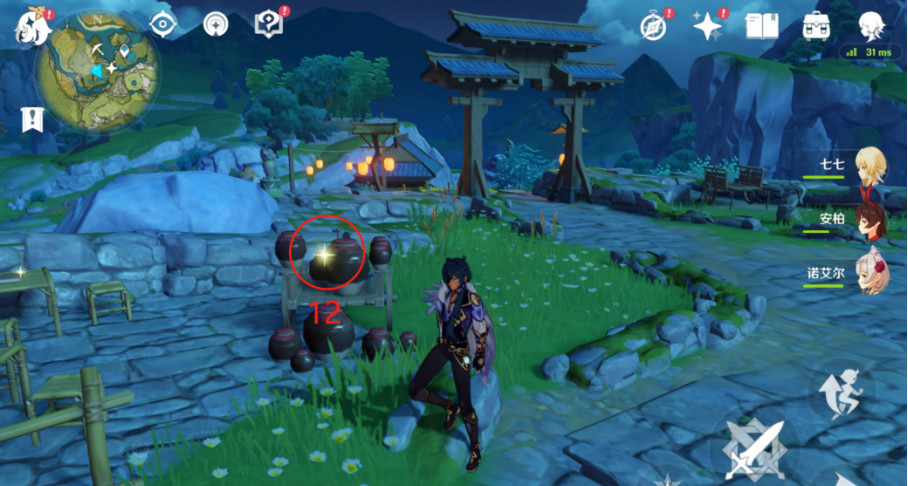
Task: Open the compass events icon
Action: coord(653,27)
